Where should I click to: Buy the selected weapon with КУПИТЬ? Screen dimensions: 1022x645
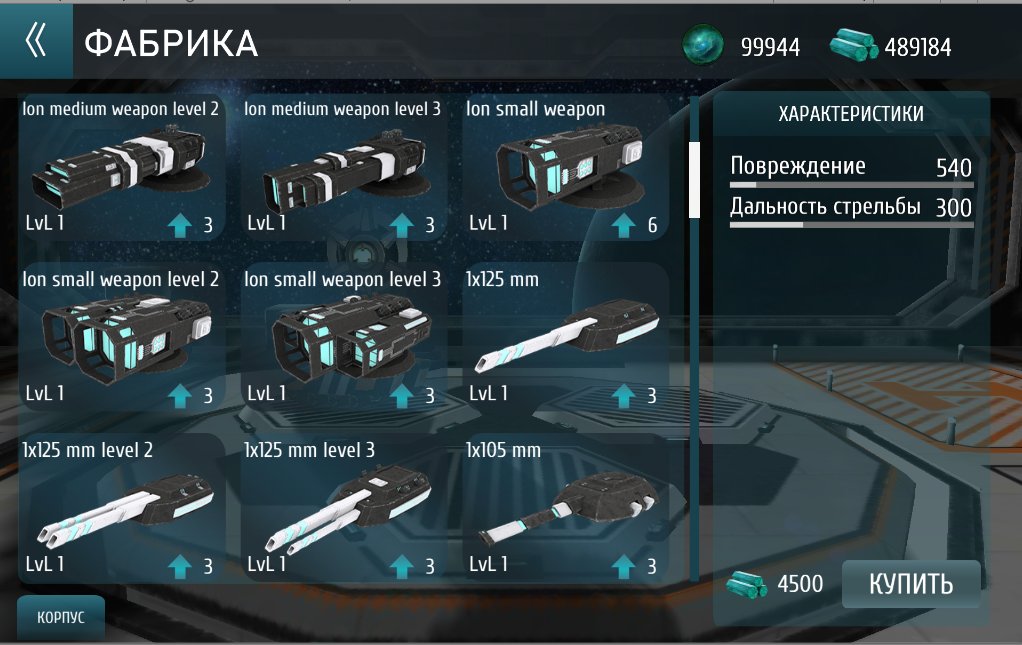pyautogui.click(x=910, y=584)
